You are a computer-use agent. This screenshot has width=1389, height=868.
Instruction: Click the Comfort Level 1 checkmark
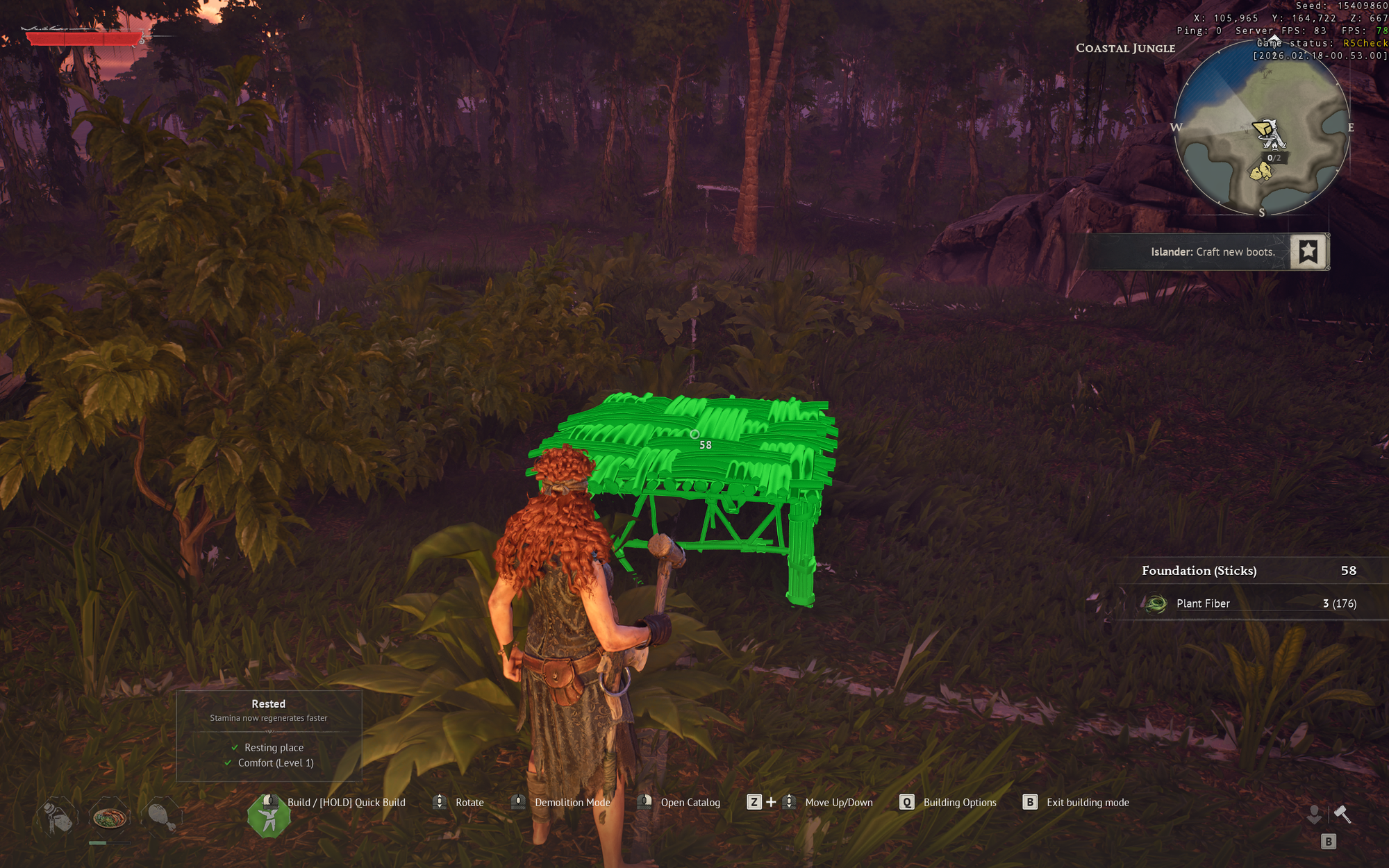tap(227, 762)
